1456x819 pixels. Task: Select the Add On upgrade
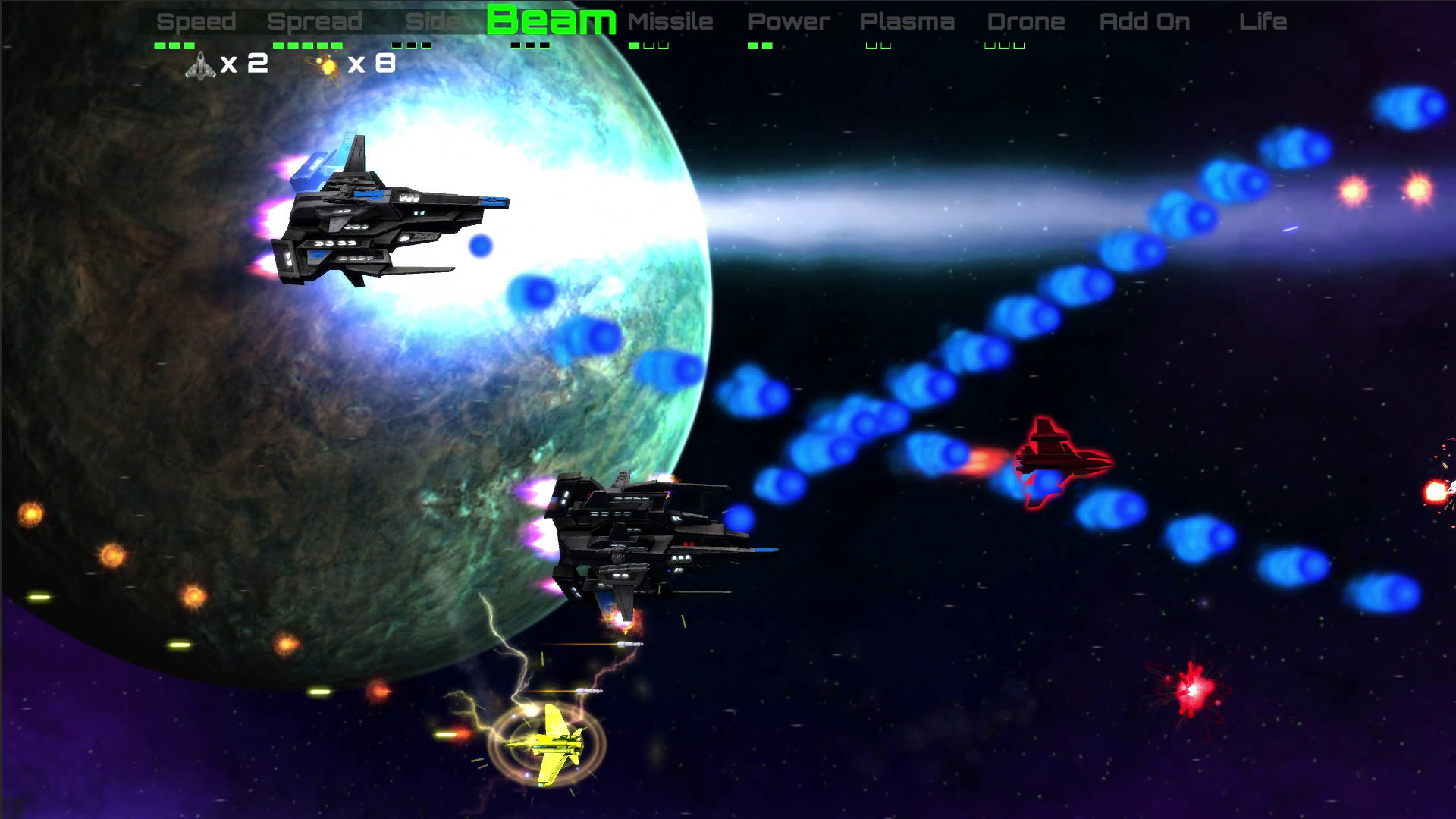pyautogui.click(x=1144, y=20)
